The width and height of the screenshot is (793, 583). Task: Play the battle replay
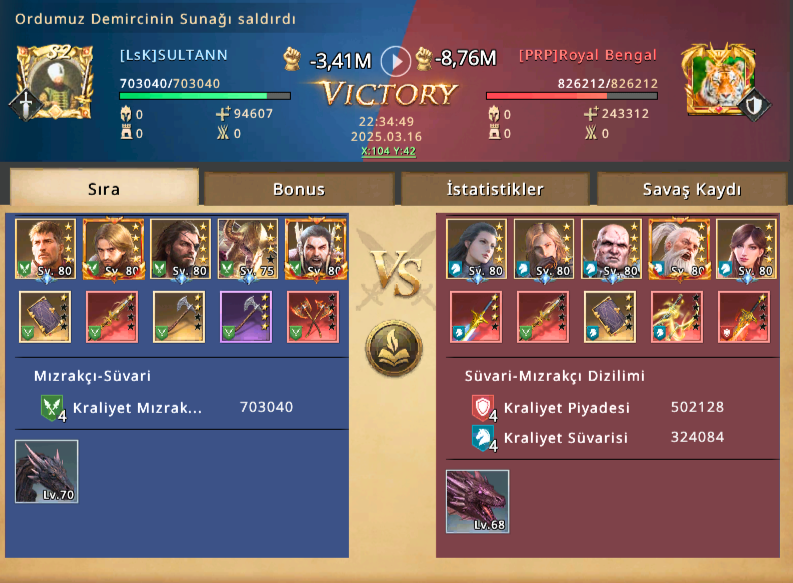[x=396, y=61]
